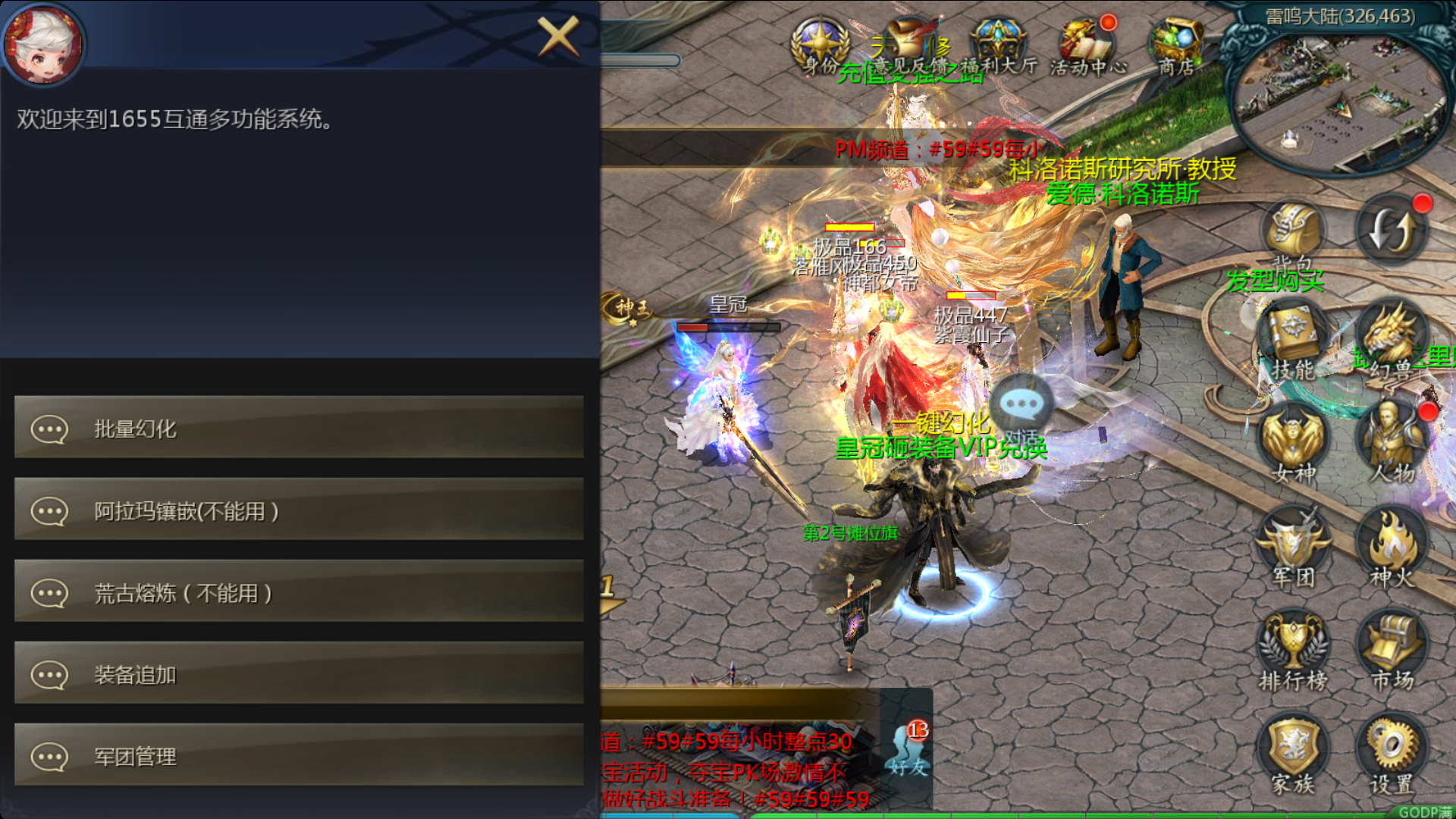This screenshot has height=819, width=1456.
Task: Pick the 荒古熔炼 dialogue entry
Action: click(299, 591)
